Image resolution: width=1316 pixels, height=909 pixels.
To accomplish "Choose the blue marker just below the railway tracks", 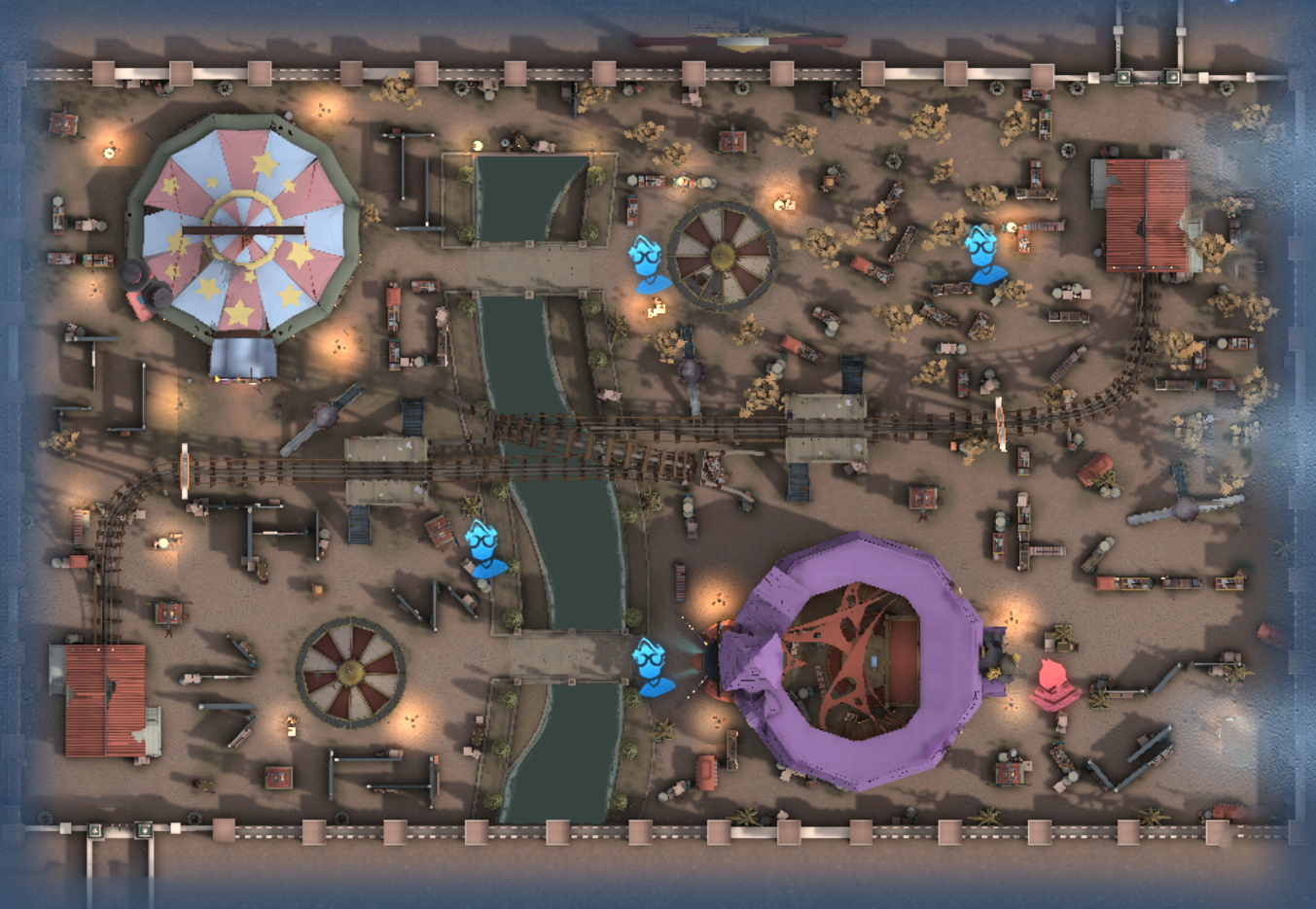I will 483,549.
